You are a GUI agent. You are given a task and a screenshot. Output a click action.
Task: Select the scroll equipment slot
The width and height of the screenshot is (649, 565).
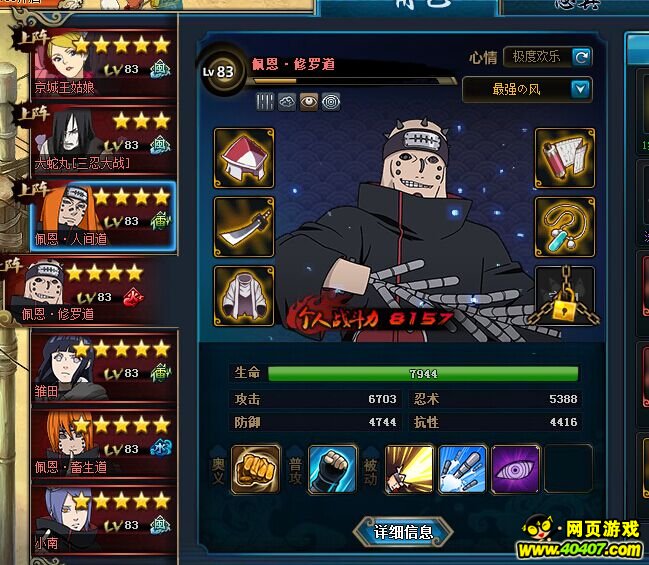(565, 158)
